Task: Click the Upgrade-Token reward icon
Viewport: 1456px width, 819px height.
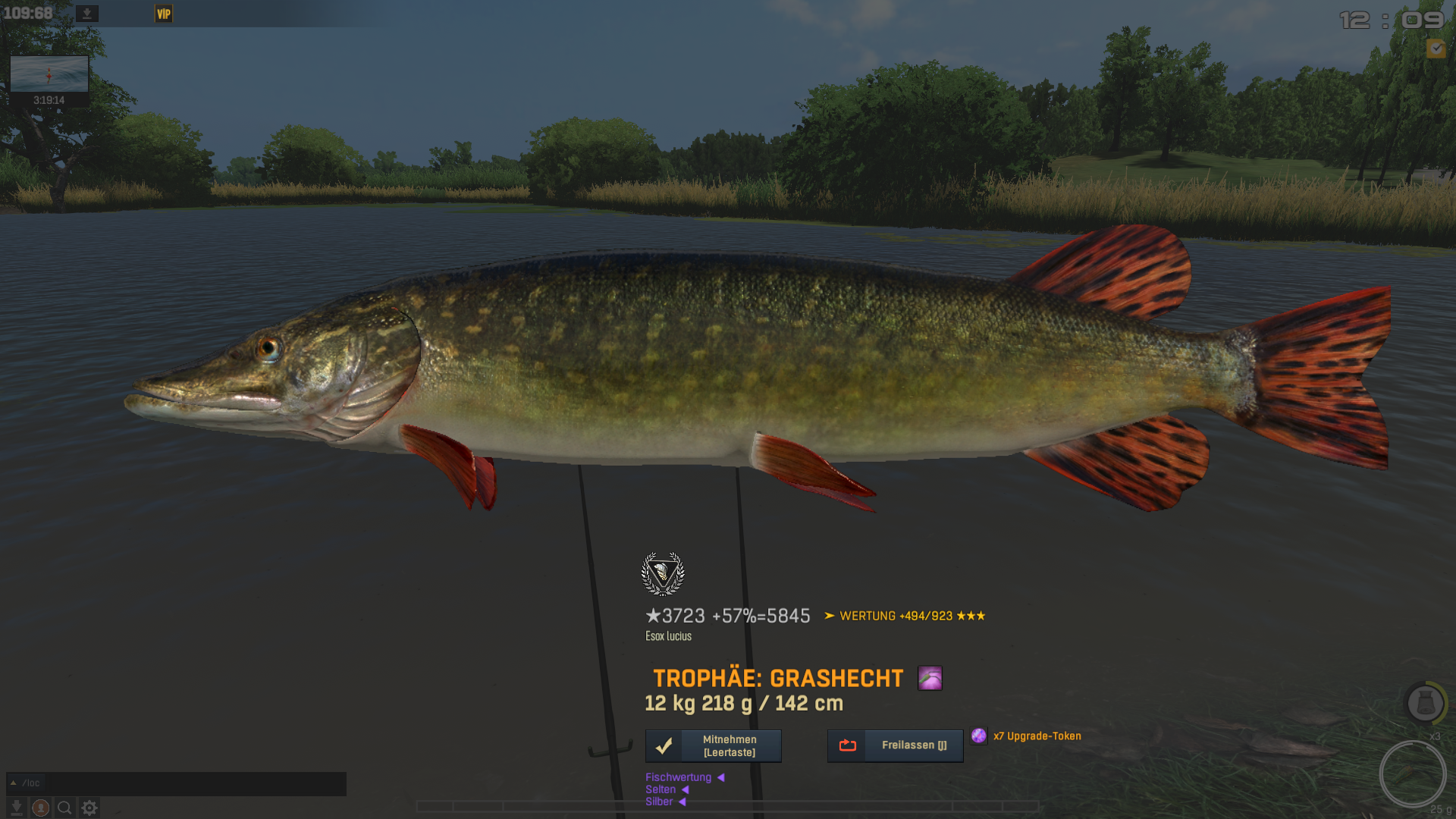Action: (979, 736)
